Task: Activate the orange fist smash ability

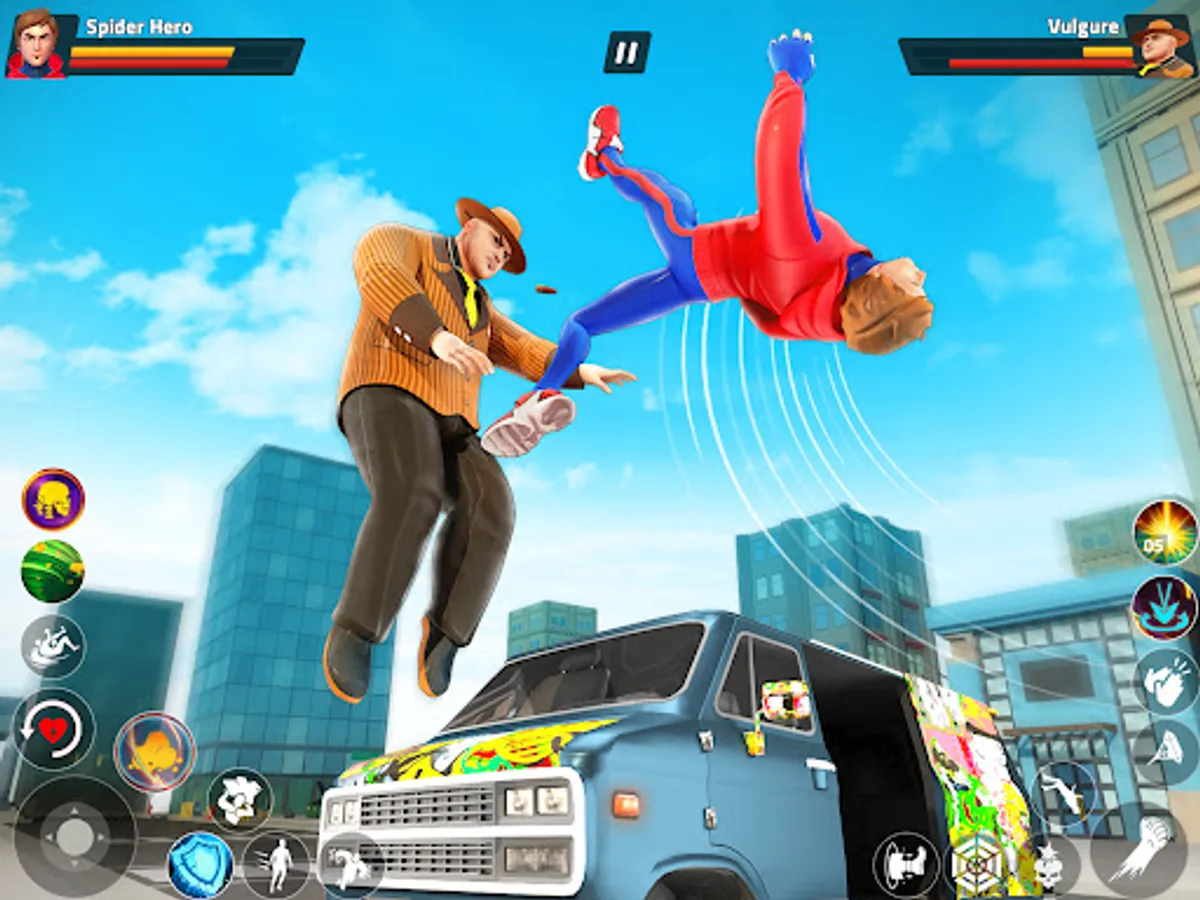Action: (x=155, y=752)
